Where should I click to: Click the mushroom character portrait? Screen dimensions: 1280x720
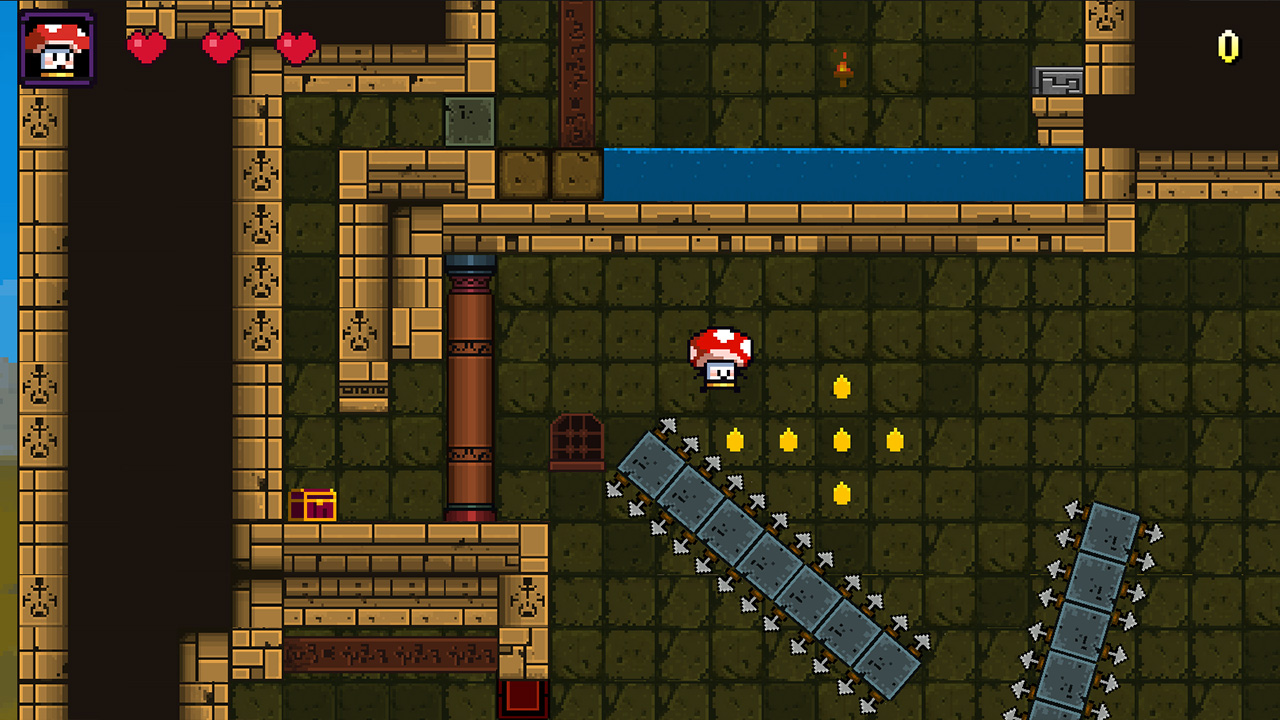point(55,46)
